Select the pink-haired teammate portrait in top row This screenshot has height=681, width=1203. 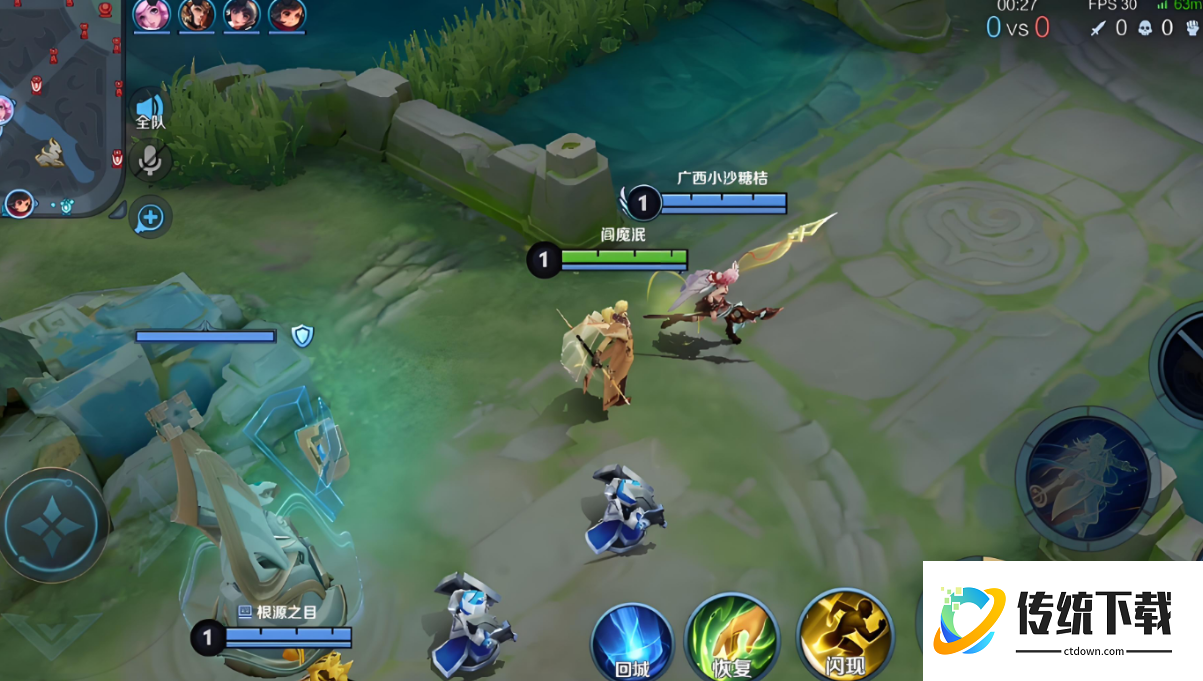tap(152, 15)
